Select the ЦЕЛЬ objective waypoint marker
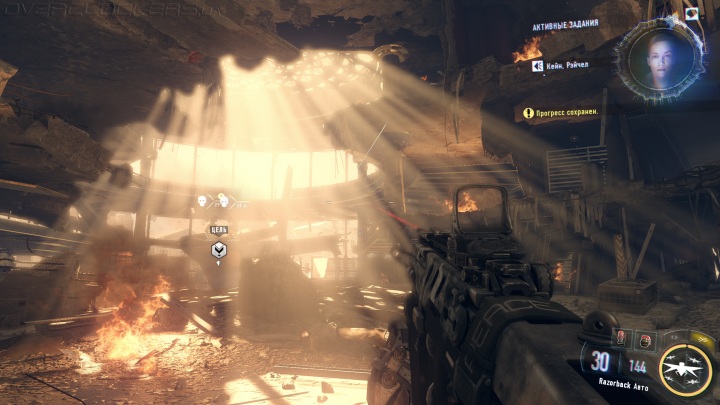The image size is (720, 405). 218,250
